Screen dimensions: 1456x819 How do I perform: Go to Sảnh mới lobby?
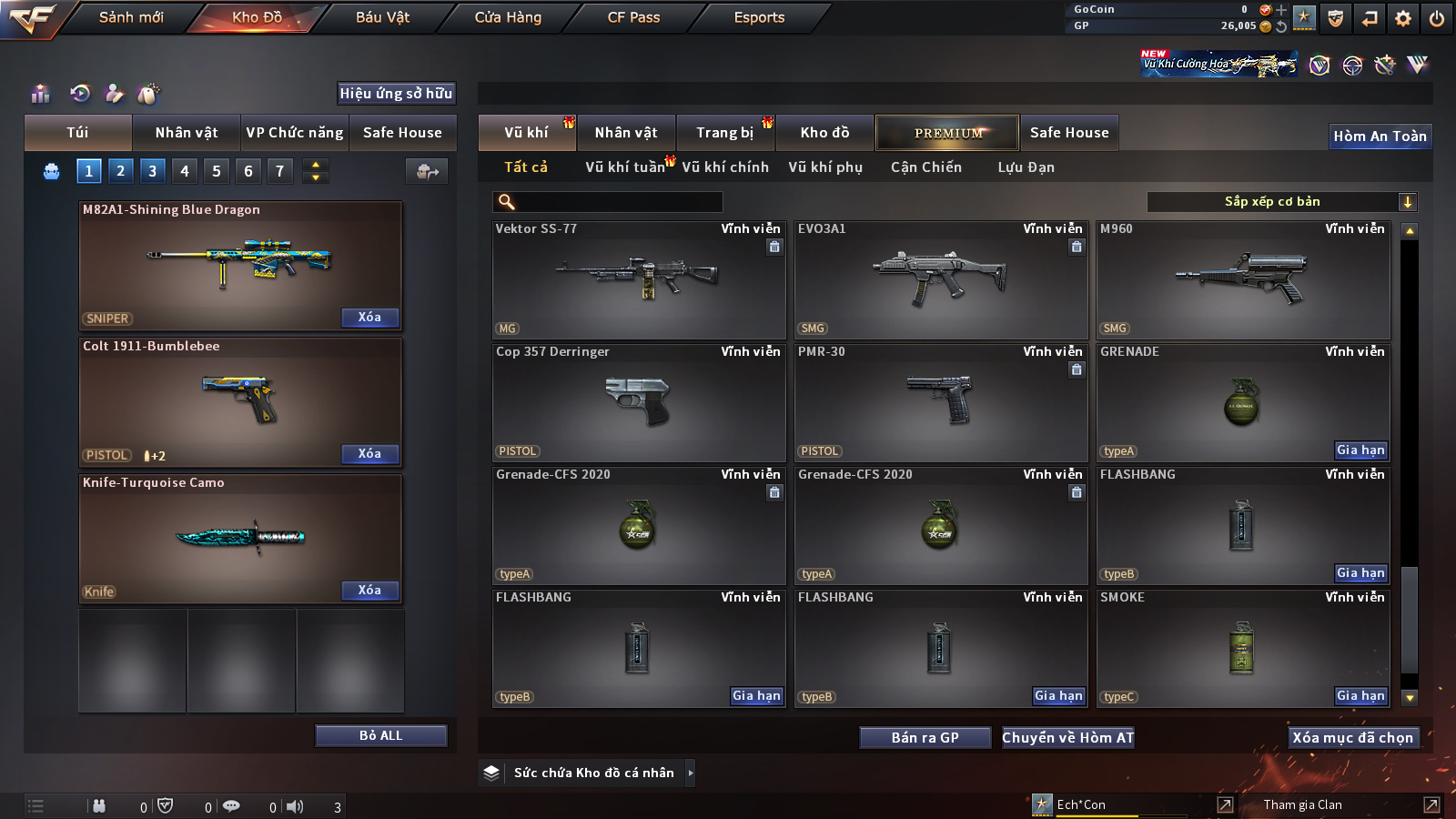click(x=131, y=17)
